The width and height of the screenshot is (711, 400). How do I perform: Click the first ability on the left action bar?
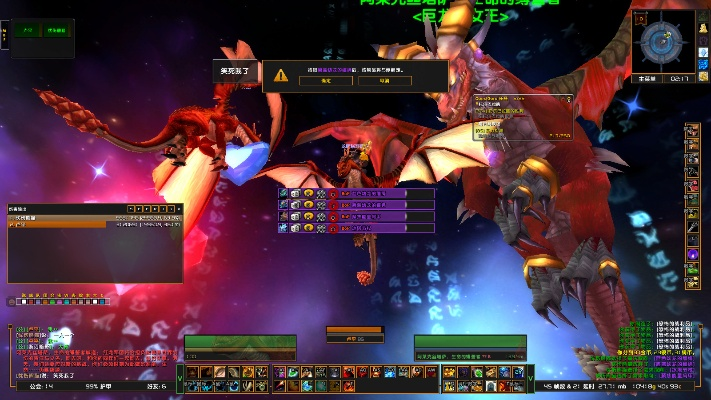coord(192,373)
